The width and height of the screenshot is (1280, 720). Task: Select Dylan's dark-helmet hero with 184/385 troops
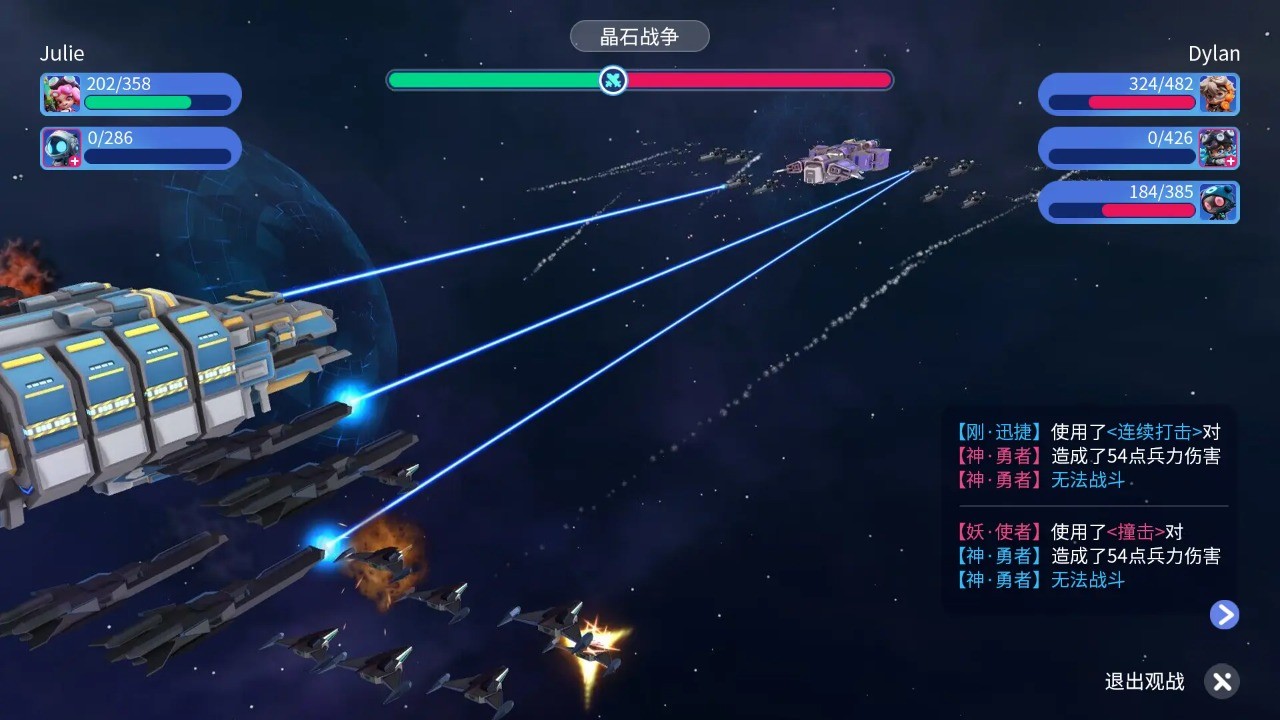(1218, 202)
